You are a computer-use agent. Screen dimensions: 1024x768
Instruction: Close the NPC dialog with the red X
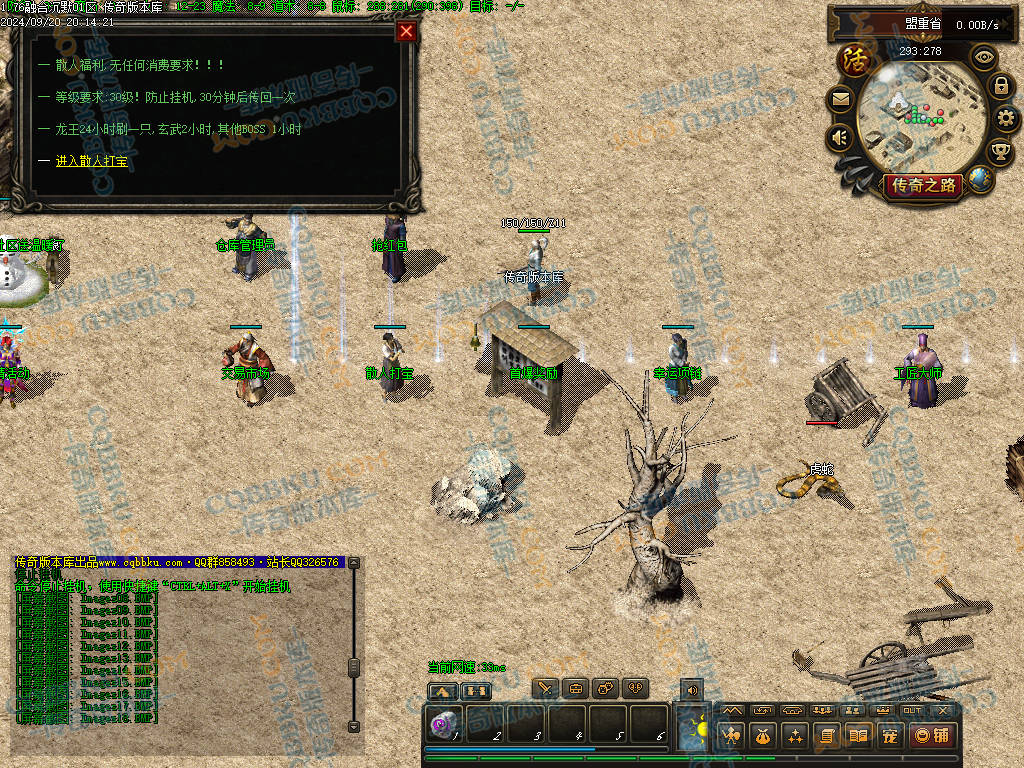406,31
